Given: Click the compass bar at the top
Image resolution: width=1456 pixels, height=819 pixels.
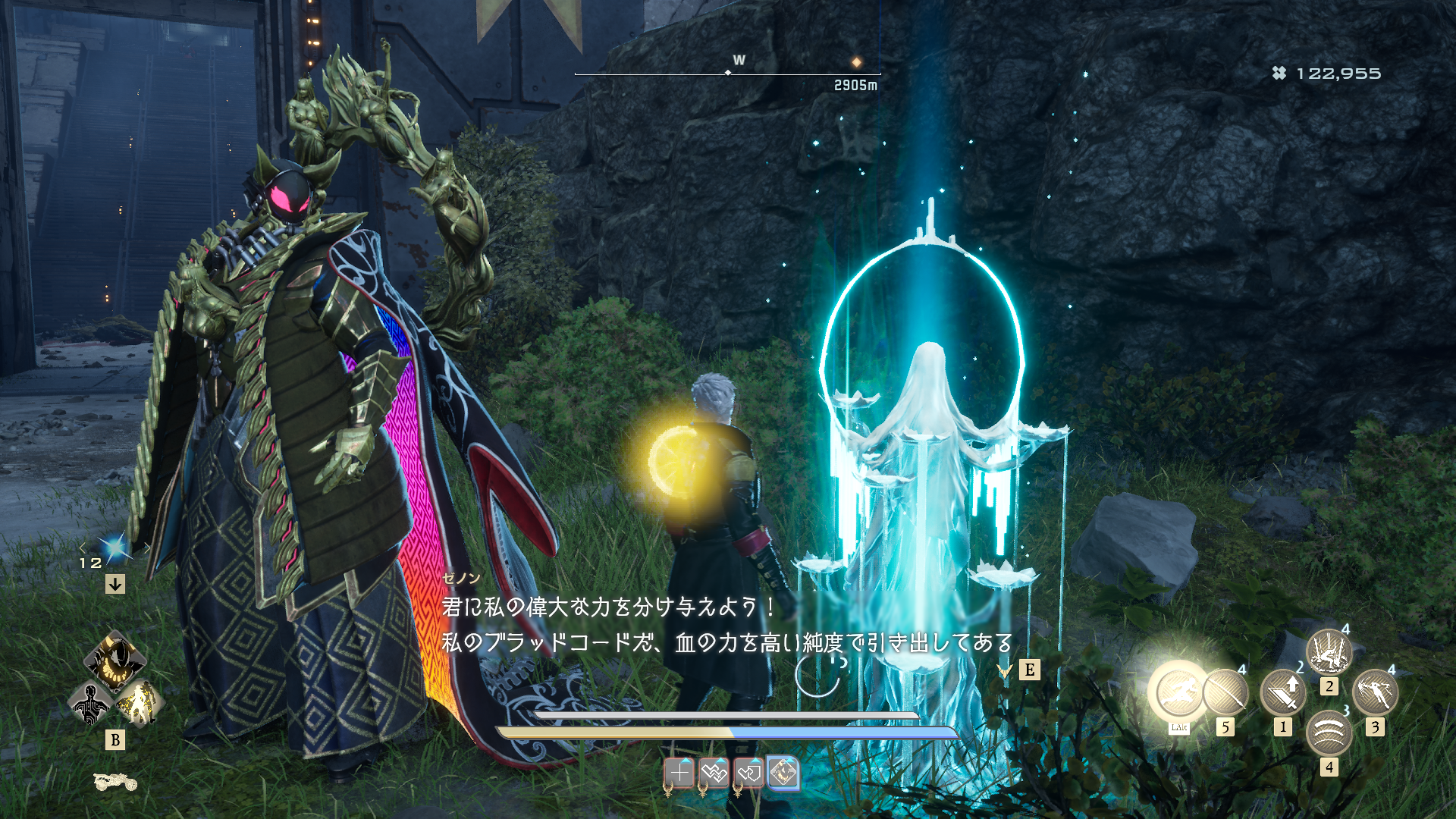Looking at the screenshot, I should coord(727,74).
